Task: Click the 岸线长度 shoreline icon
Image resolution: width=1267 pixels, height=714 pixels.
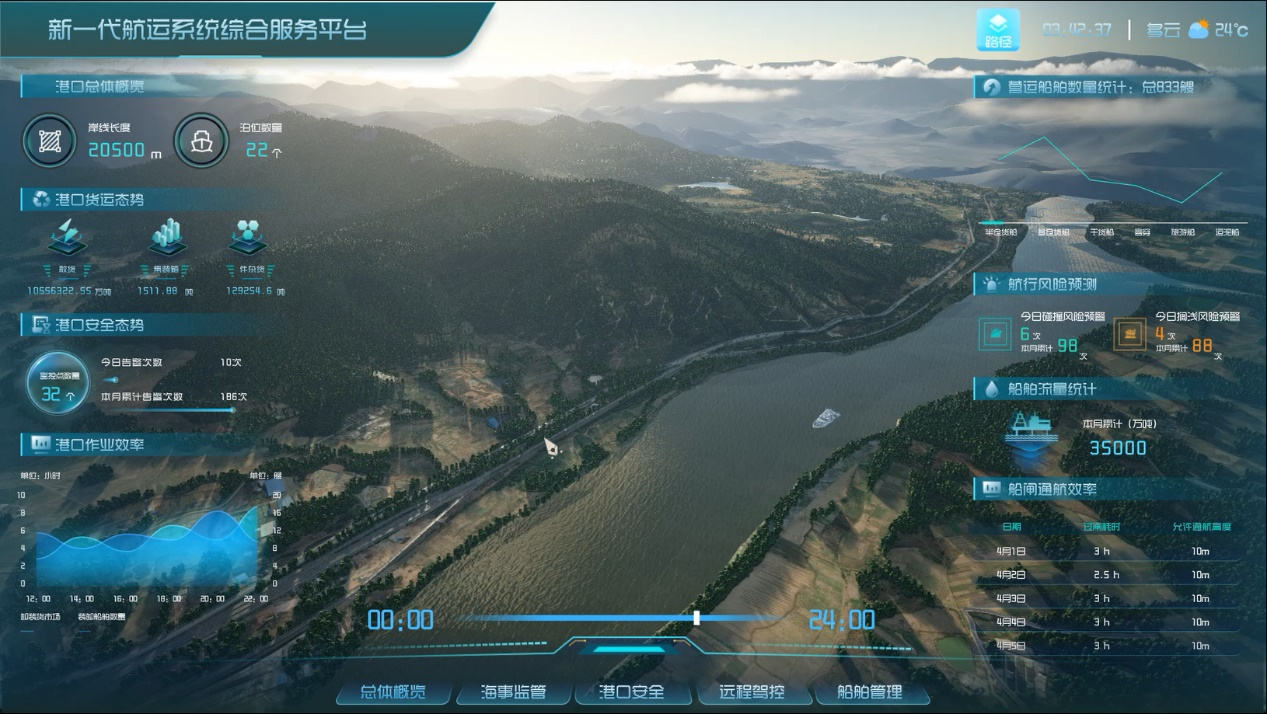Action: point(49,141)
